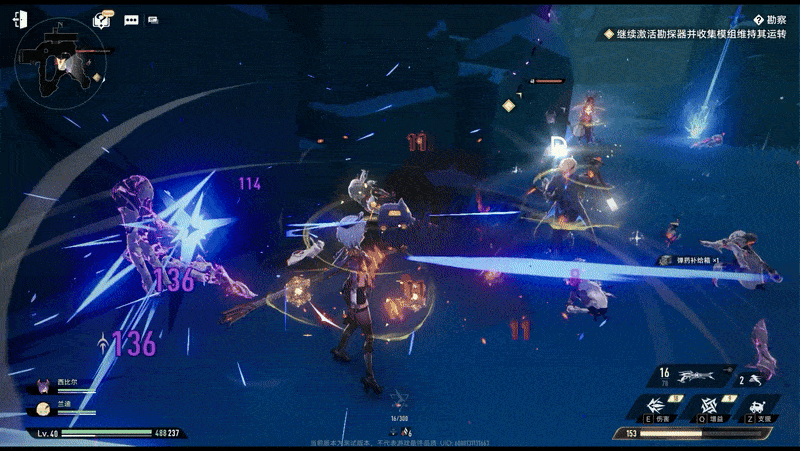
Task: Select teammate 西比尔 portrait
Action: (x=44, y=384)
